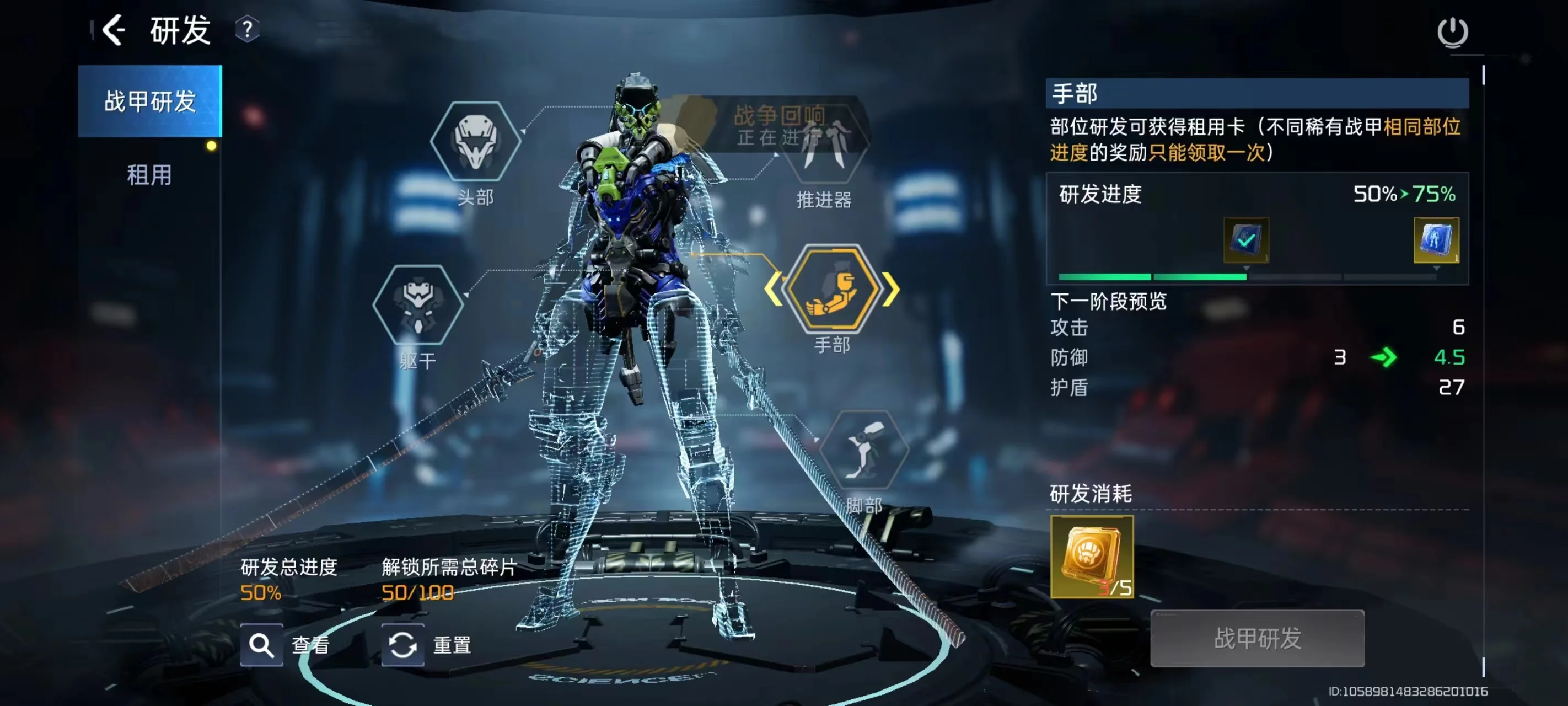Select the 手部 arm part hexagon
The width and height of the screenshot is (1568, 706).
[x=832, y=288]
